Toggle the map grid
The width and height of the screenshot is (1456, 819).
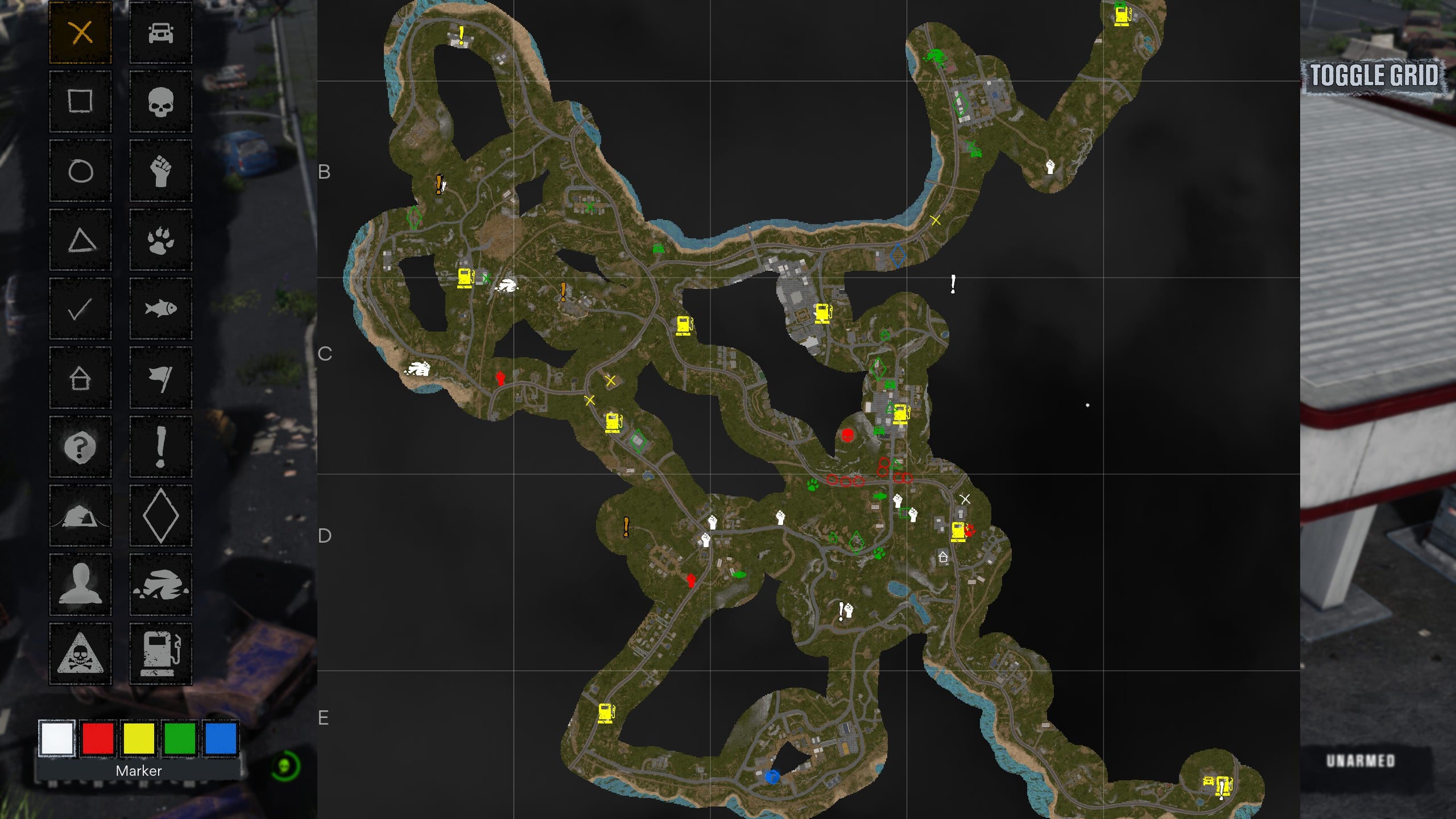[x=1374, y=75]
